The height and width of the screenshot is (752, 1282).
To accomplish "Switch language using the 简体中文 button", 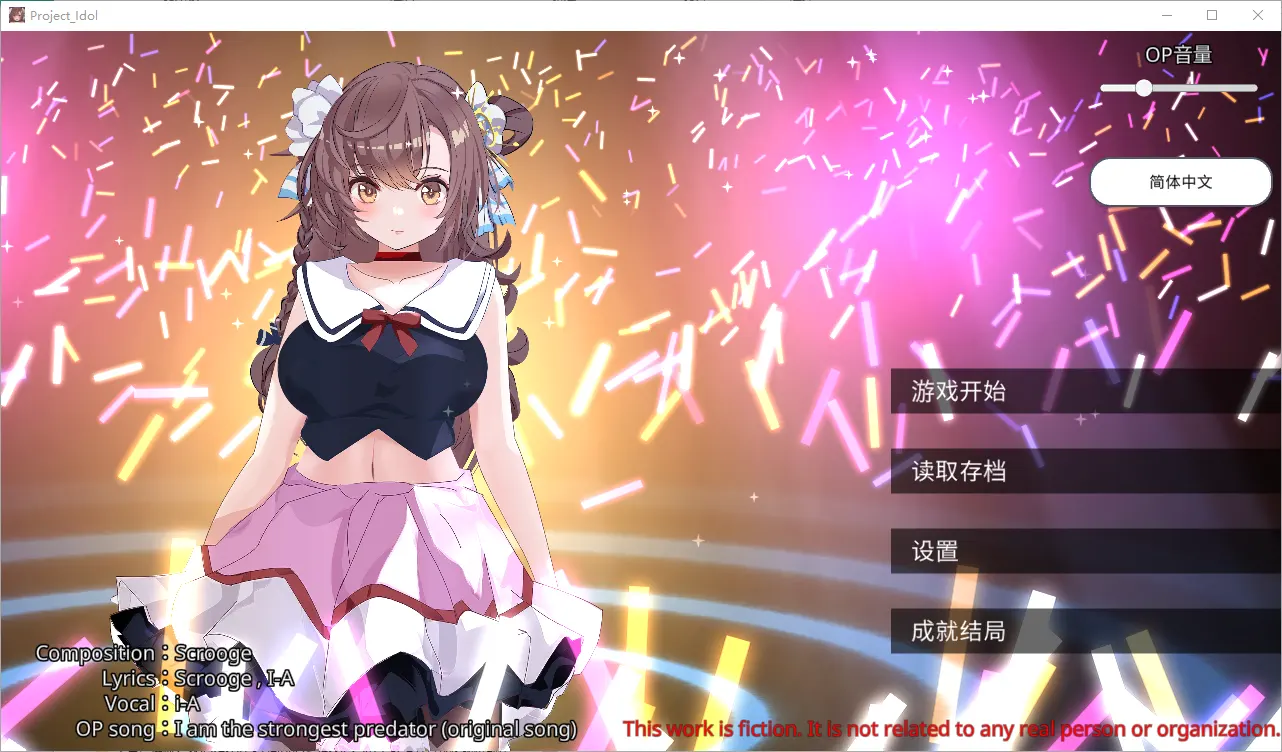I will pyautogui.click(x=1180, y=181).
